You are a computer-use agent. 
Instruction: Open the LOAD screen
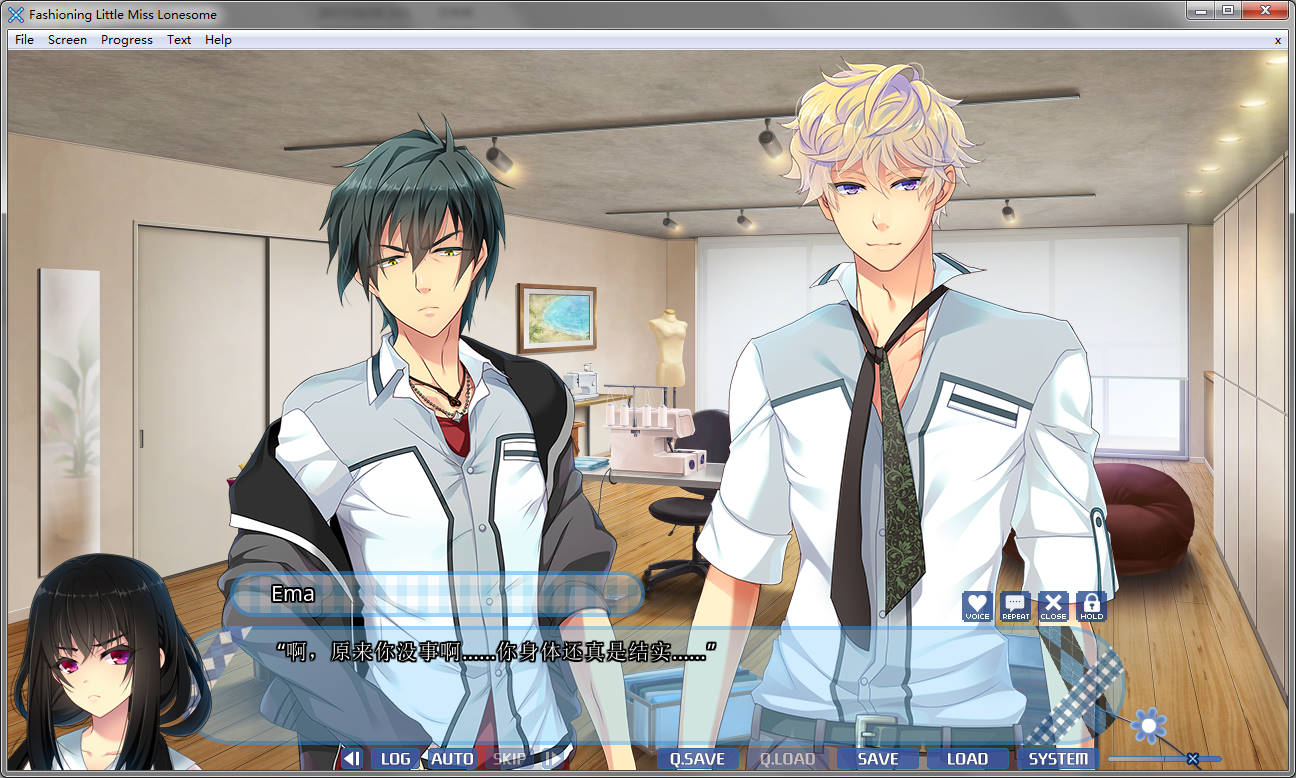pos(967,758)
